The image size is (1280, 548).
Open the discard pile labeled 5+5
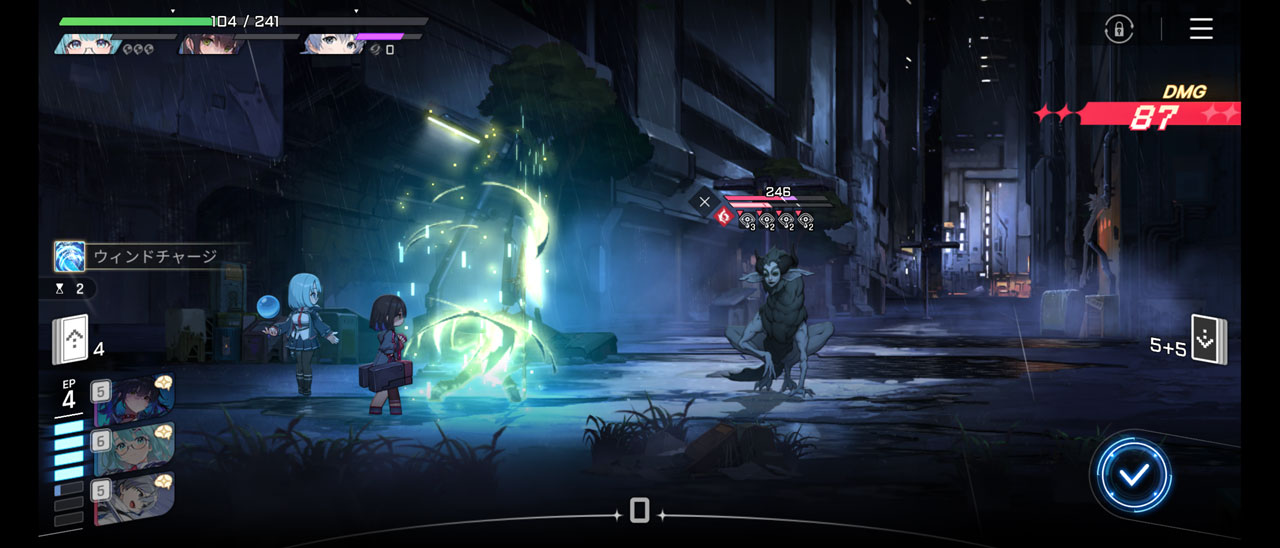pos(1208,341)
